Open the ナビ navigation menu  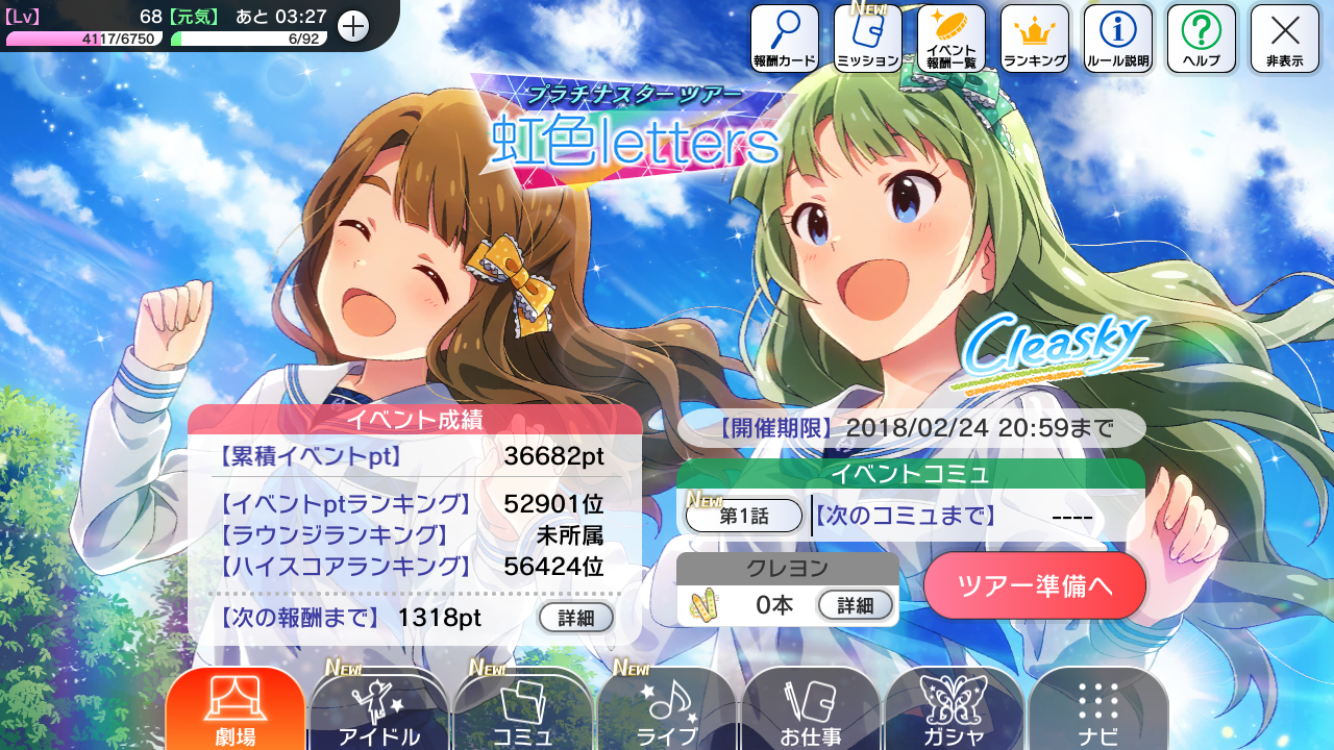click(x=1098, y=710)
